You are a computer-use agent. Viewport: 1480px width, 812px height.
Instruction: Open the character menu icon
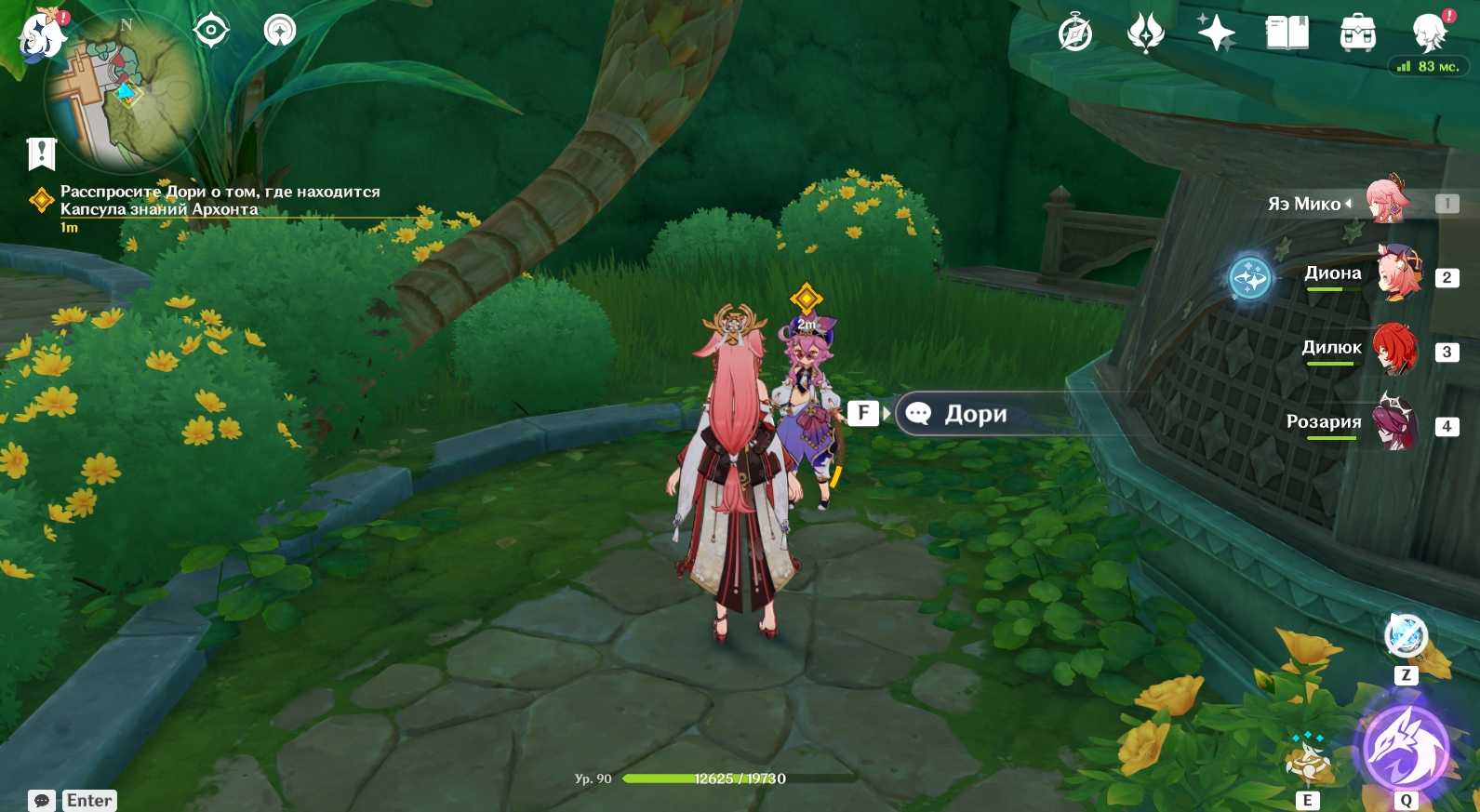click(1429, 33)
